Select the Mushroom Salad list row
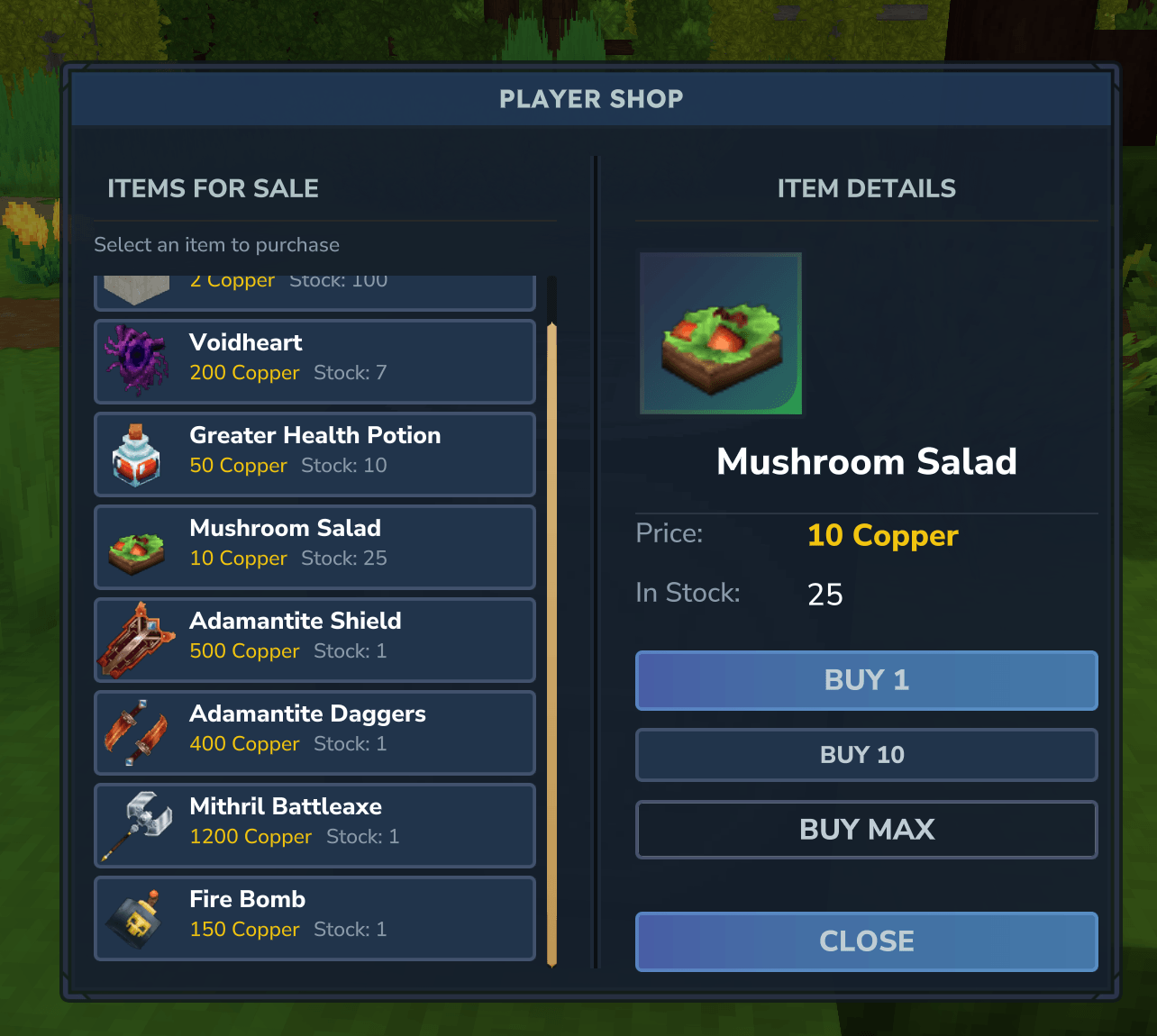The image size is (1157, 1036). tap(314, 547)
